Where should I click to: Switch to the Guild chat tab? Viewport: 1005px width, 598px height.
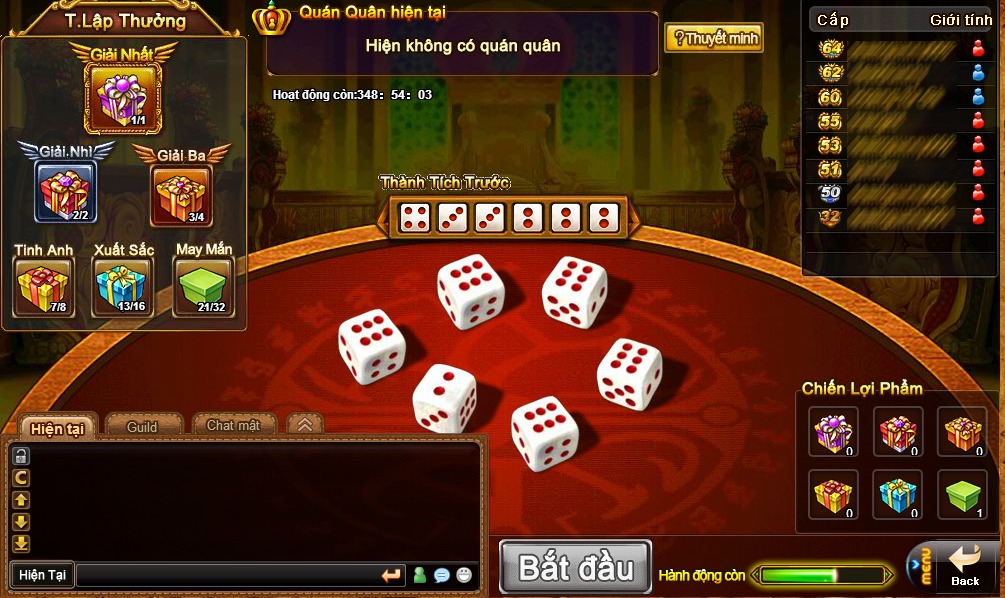pyautogui.click(x=142, y=427)
